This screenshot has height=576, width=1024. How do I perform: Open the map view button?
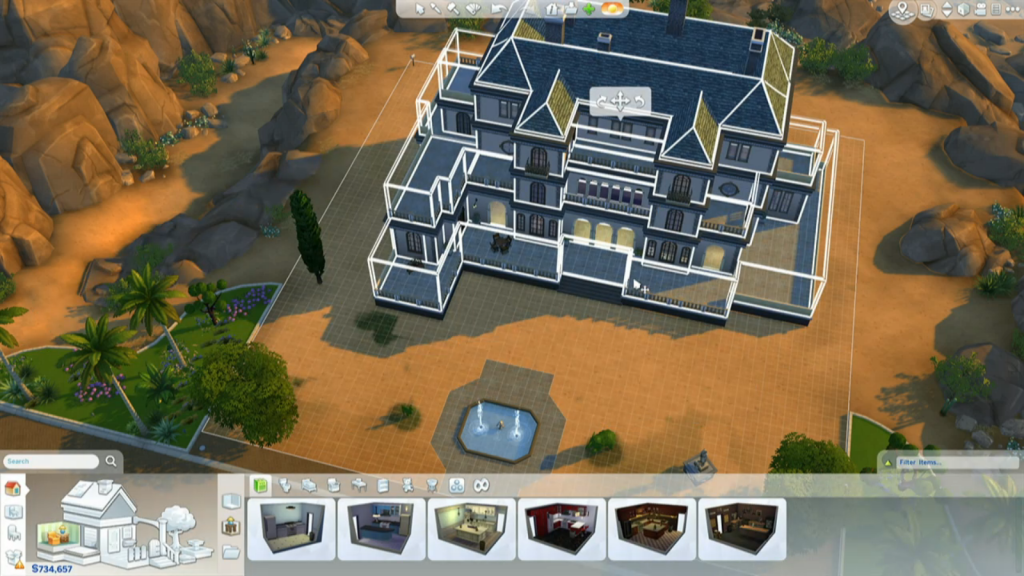[x=904, y=11]
